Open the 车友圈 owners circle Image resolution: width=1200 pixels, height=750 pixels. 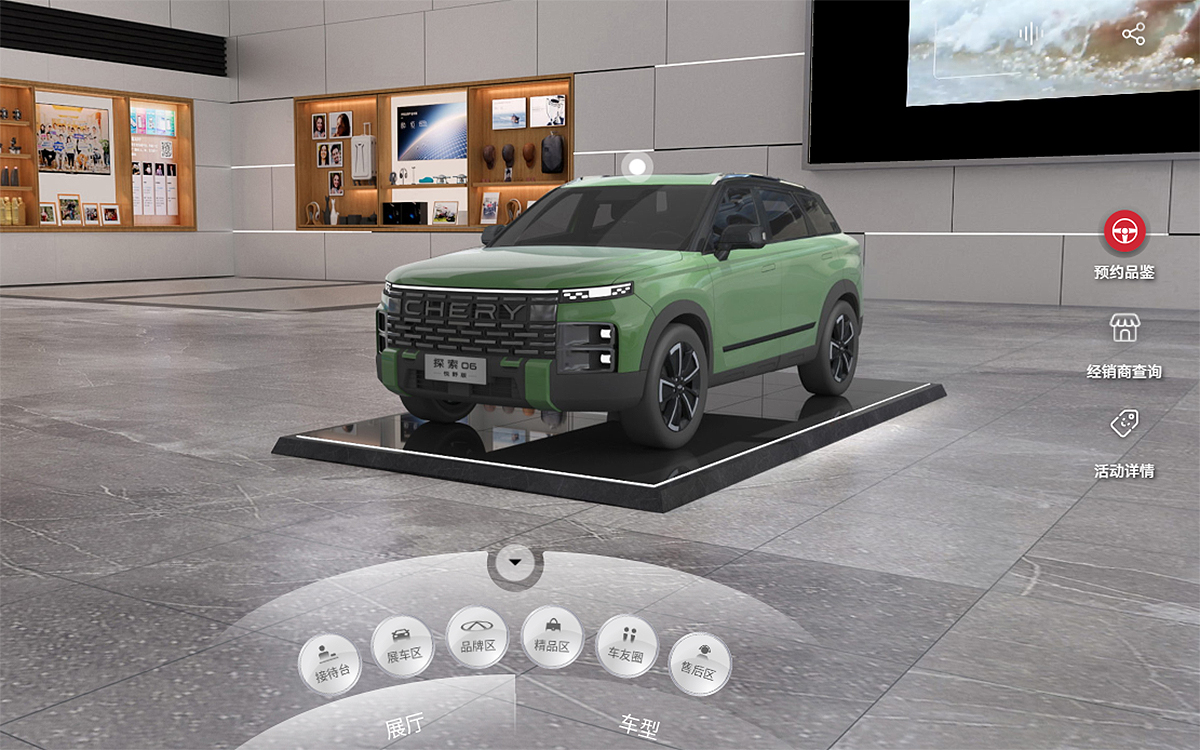click(626, 646)
